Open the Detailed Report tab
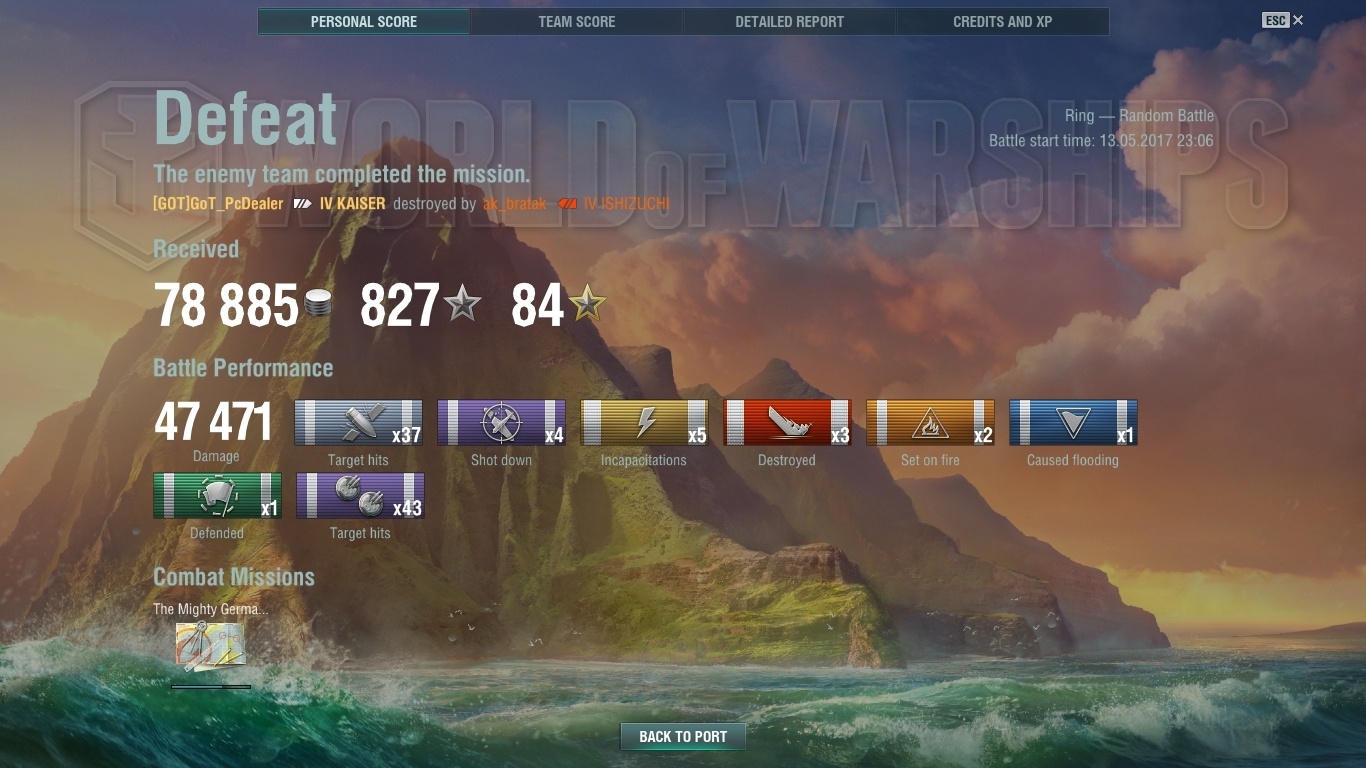The width and height of the screenshot is (1366, 768). (x=789, y=21)
